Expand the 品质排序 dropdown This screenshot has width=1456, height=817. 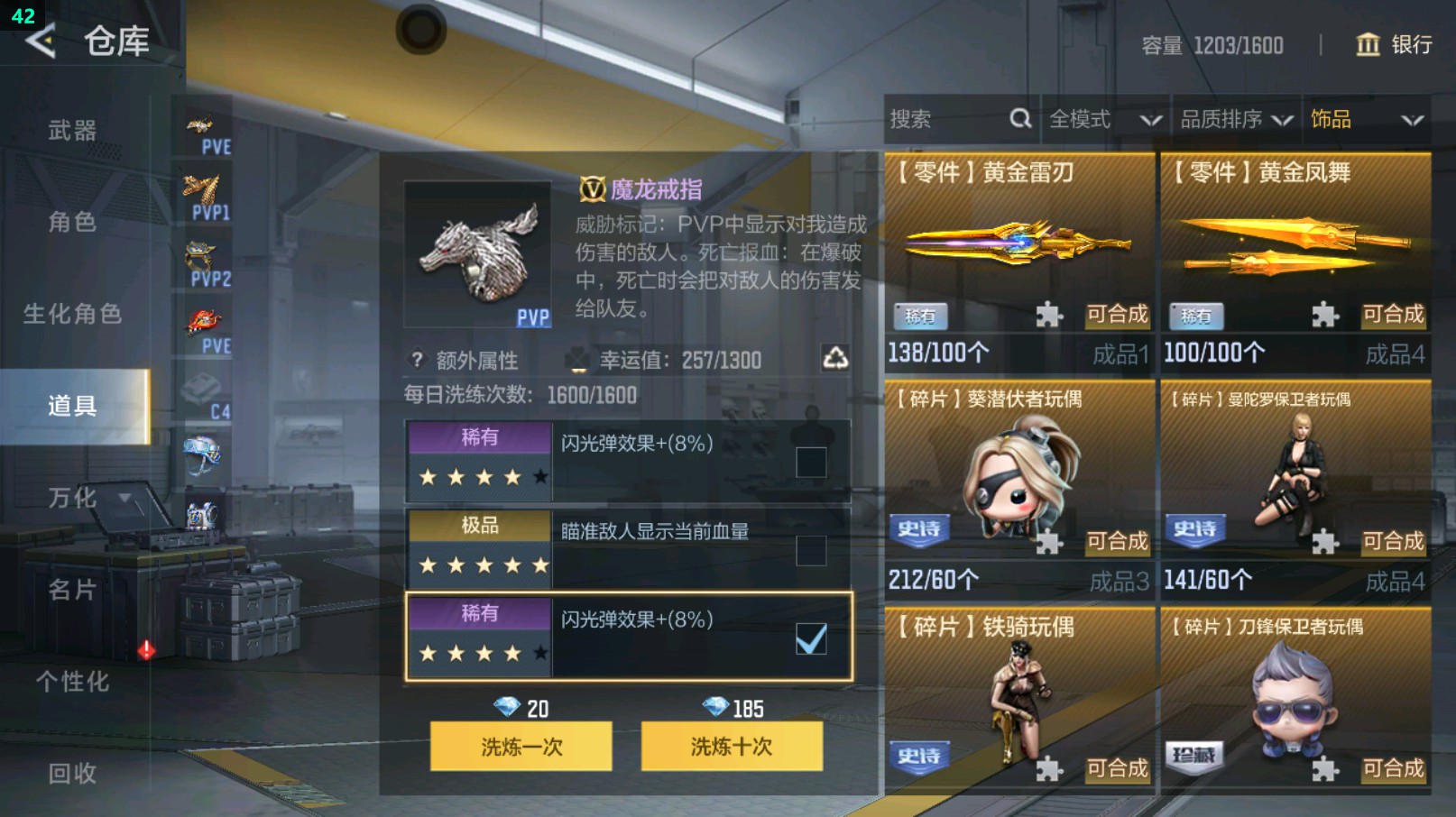(1233, 118)
